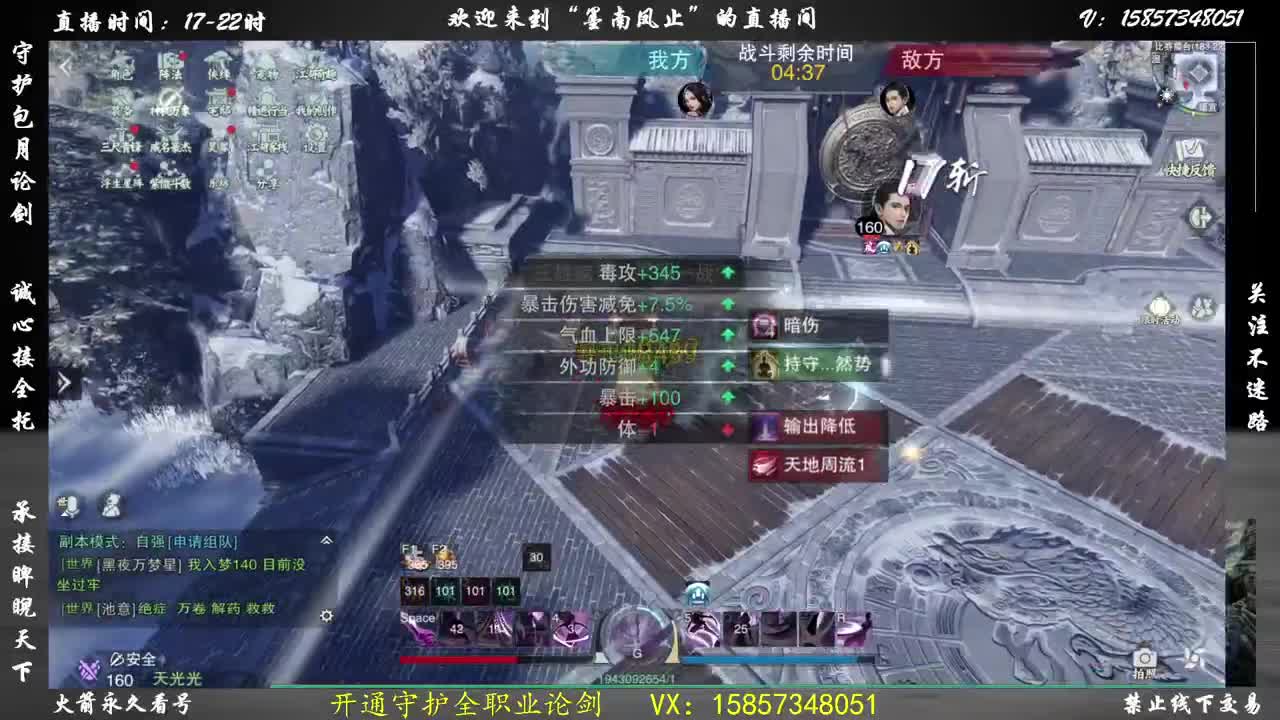Open the 宠物 pet menu icon
This screenshot has width=1280, height=720.
(x=267, y=70)
